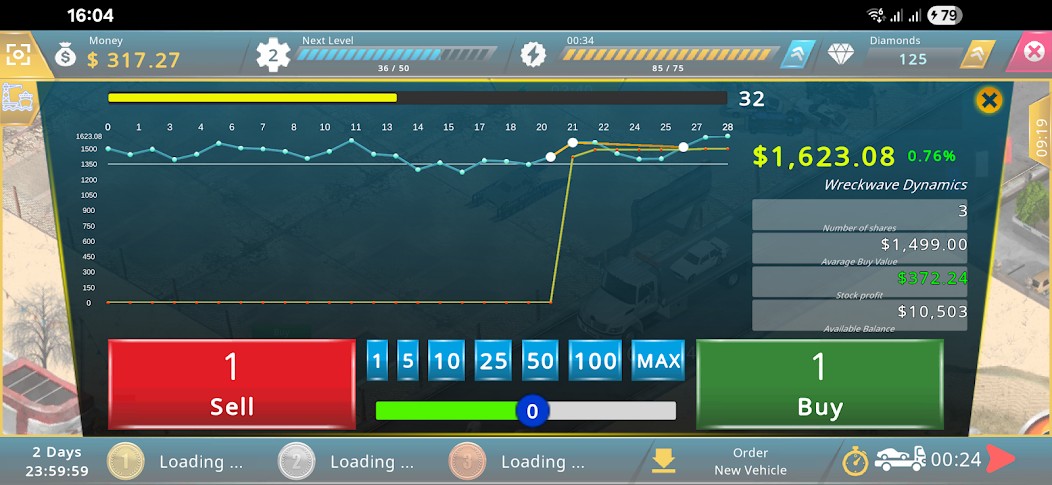Boost energy with the blue arrow button

coord(798,54)
